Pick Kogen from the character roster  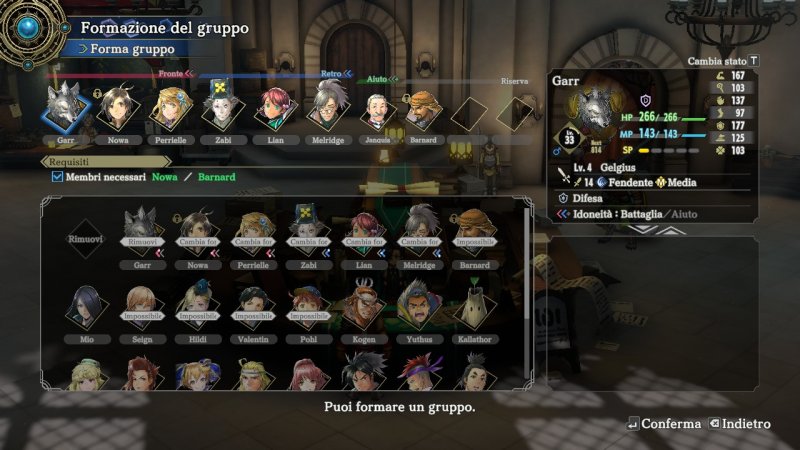(x=361, y=308)
